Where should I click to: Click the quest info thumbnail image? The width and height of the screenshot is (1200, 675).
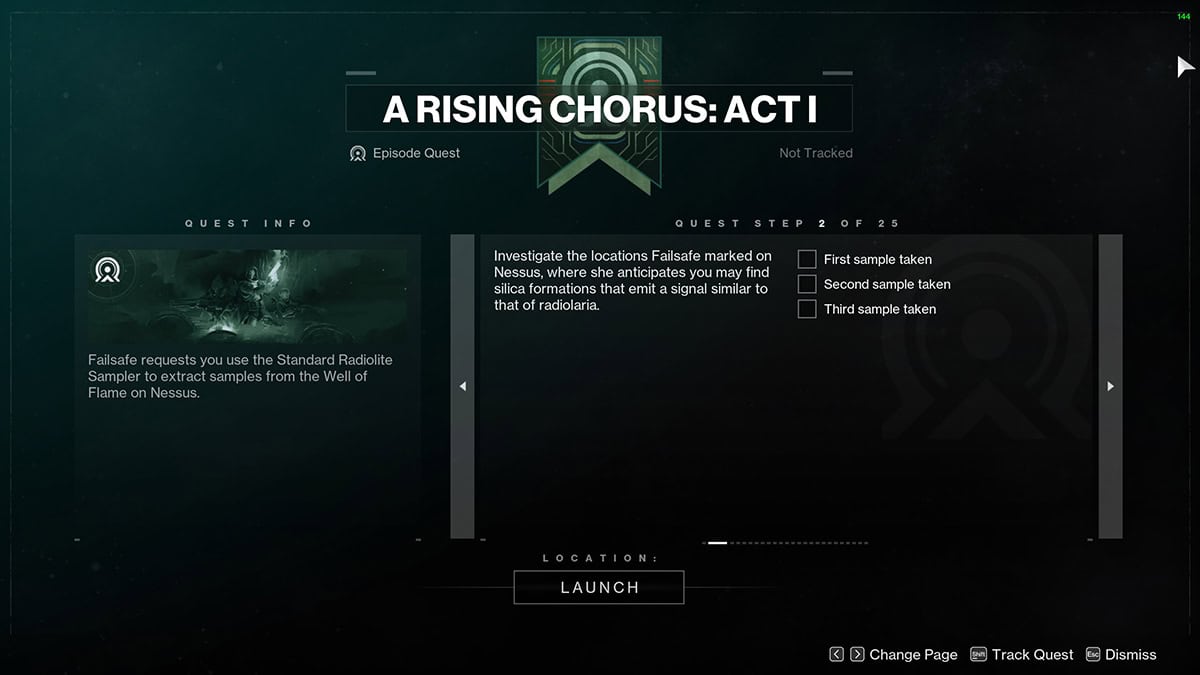coord(247,296)
